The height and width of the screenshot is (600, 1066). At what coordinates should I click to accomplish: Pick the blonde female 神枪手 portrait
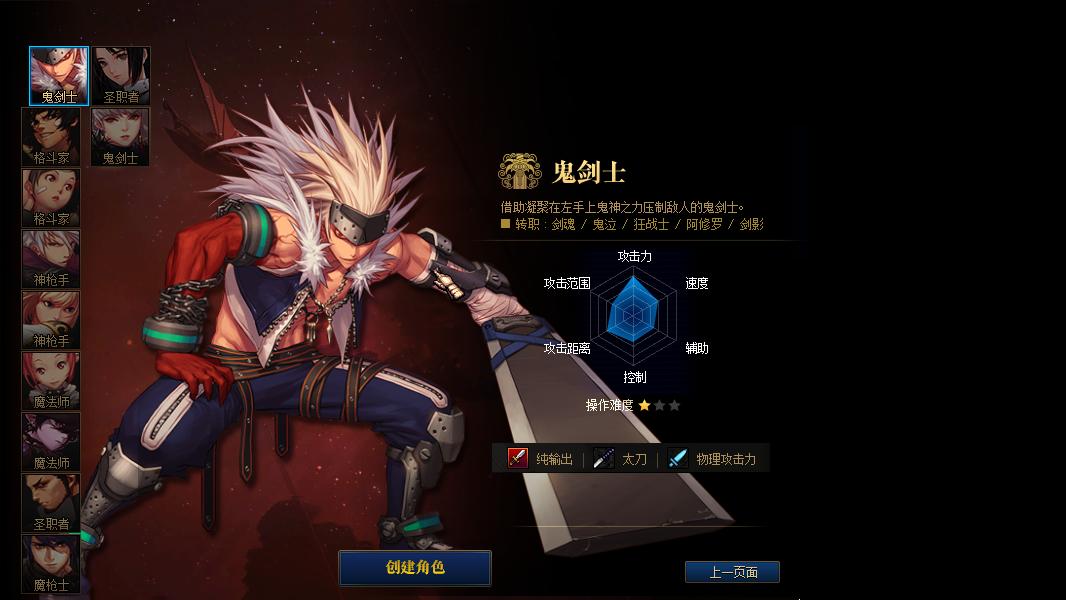[51, 320]
